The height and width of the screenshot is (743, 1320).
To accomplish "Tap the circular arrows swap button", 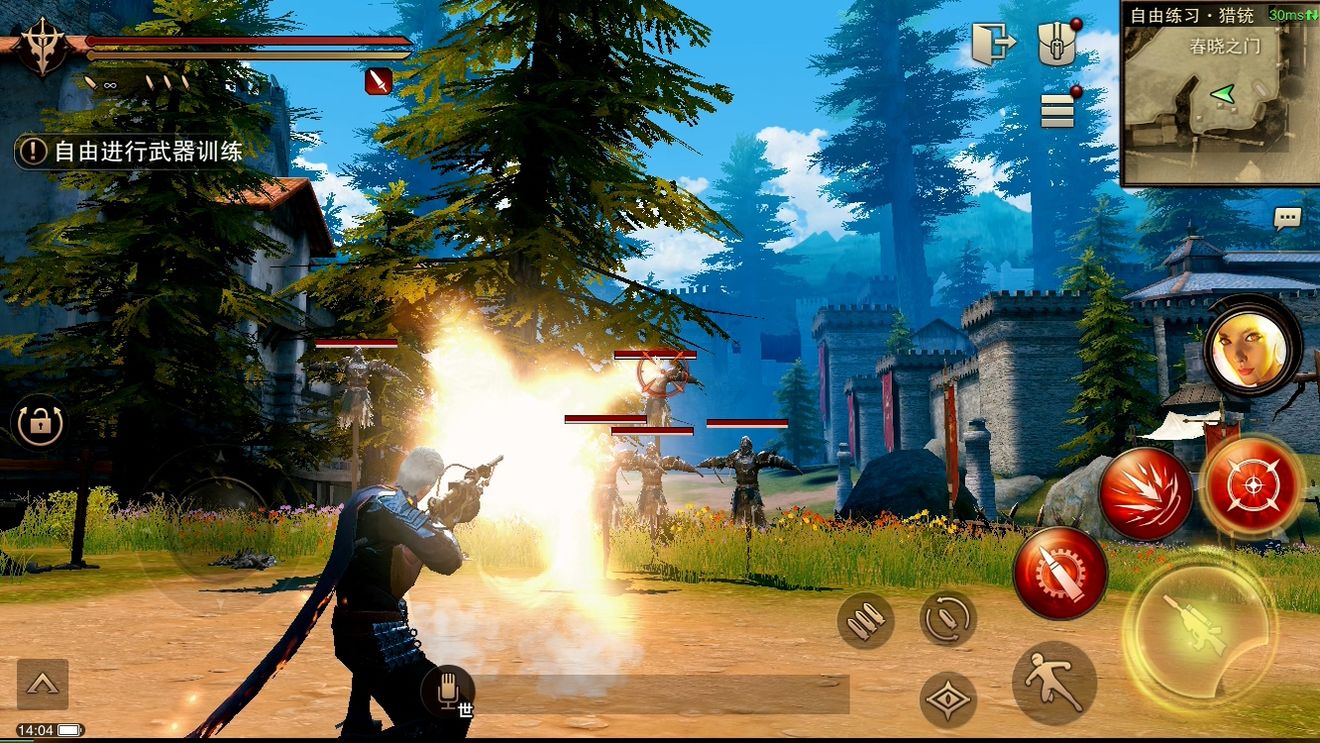I will 947,618.
